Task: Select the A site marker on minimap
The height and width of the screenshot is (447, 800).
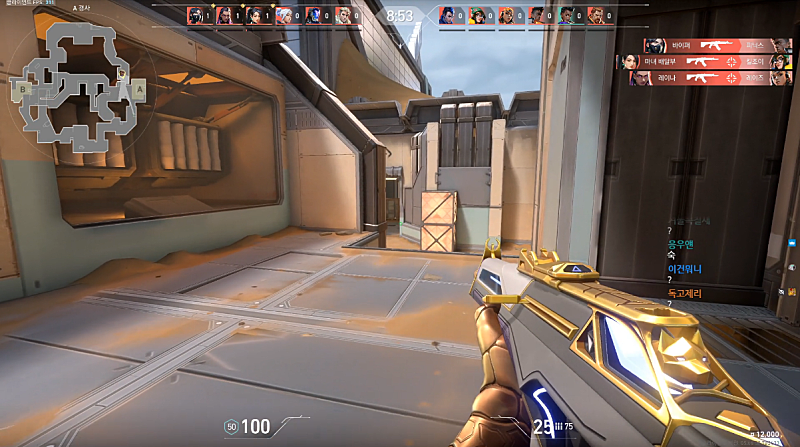Action: [139, 88]
